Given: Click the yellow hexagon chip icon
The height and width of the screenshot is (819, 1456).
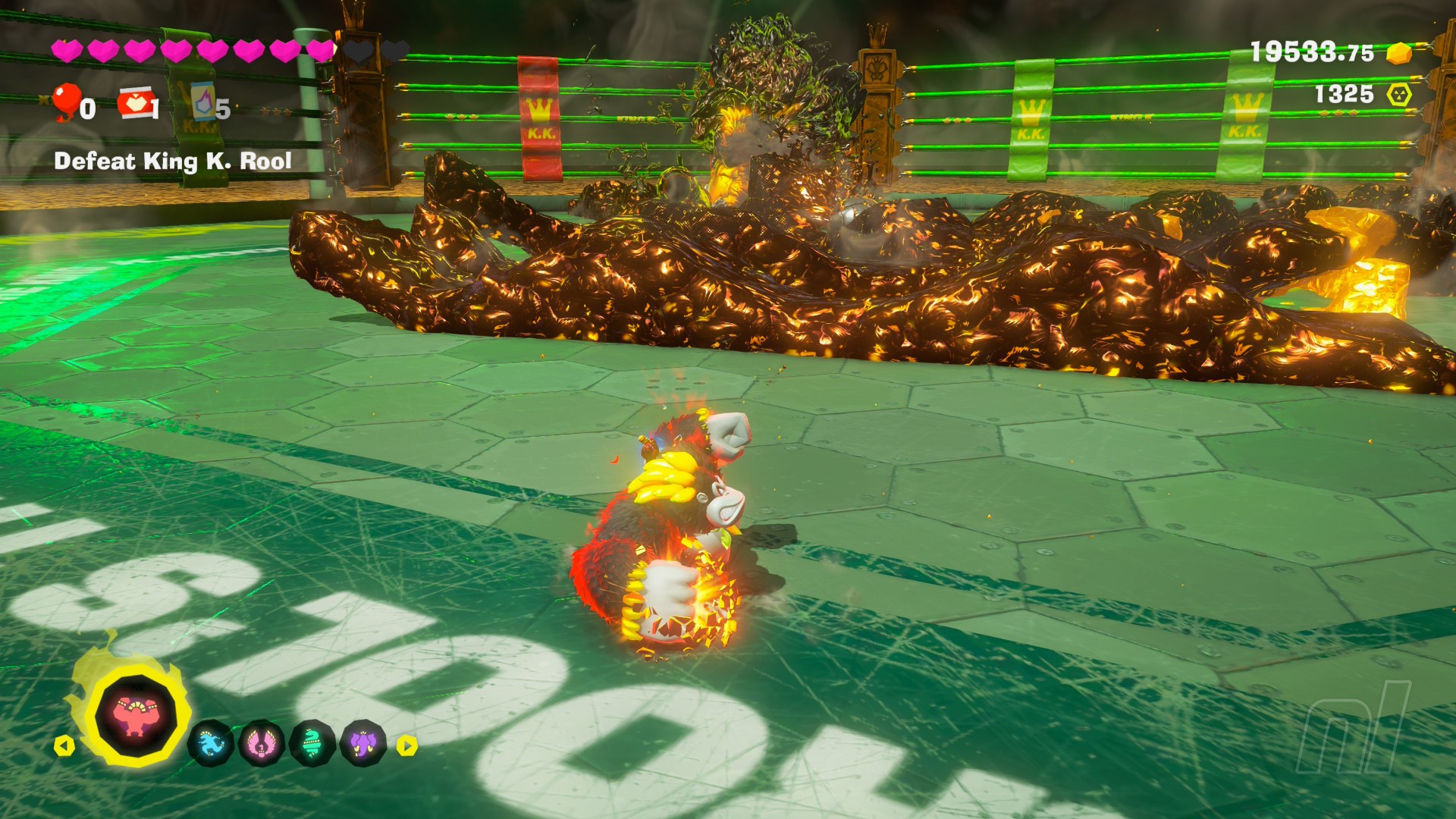Looking at the screenshot, I should 1399,95.
